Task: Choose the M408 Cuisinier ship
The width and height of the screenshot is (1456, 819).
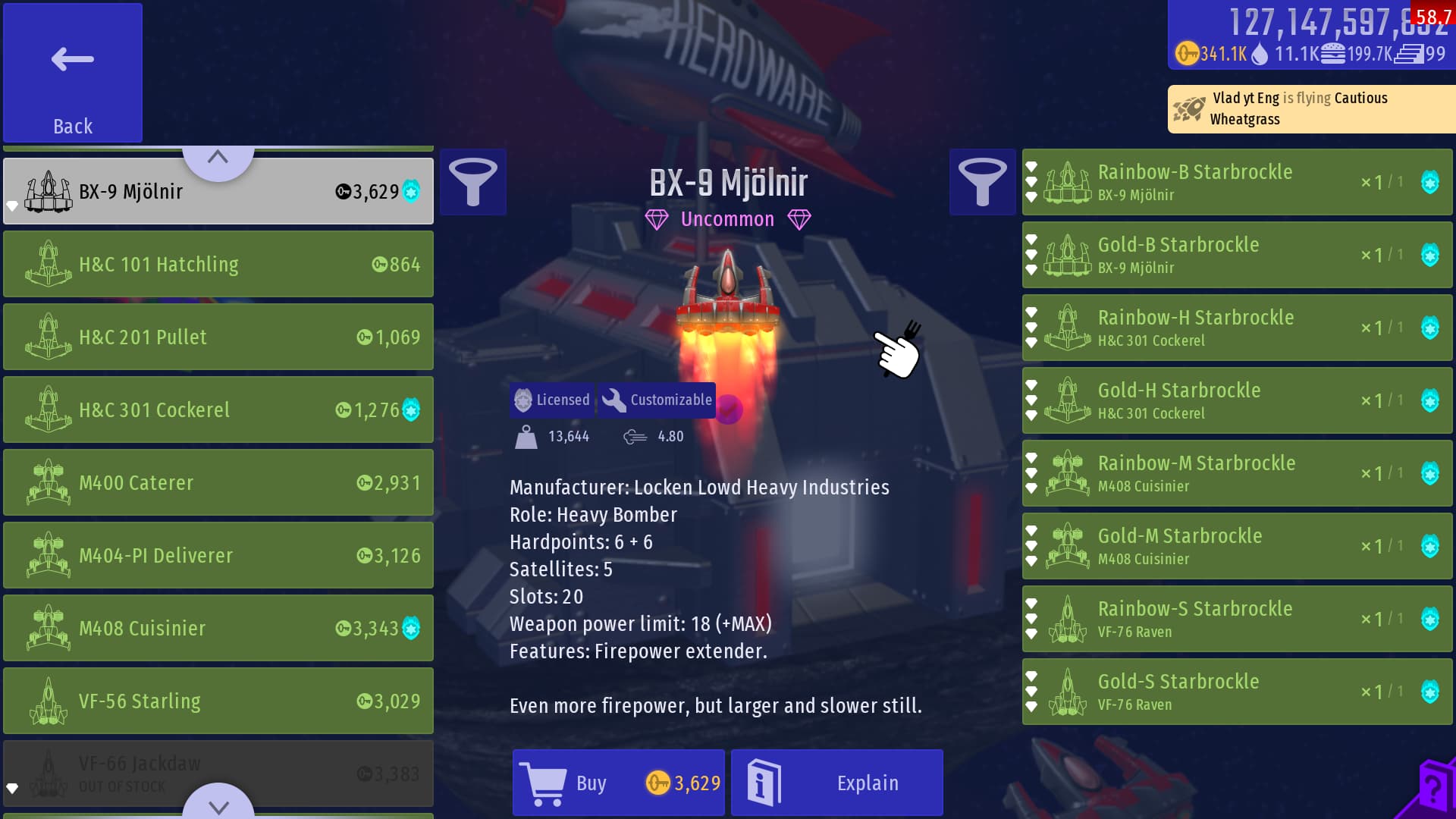Action: (218, 628)
